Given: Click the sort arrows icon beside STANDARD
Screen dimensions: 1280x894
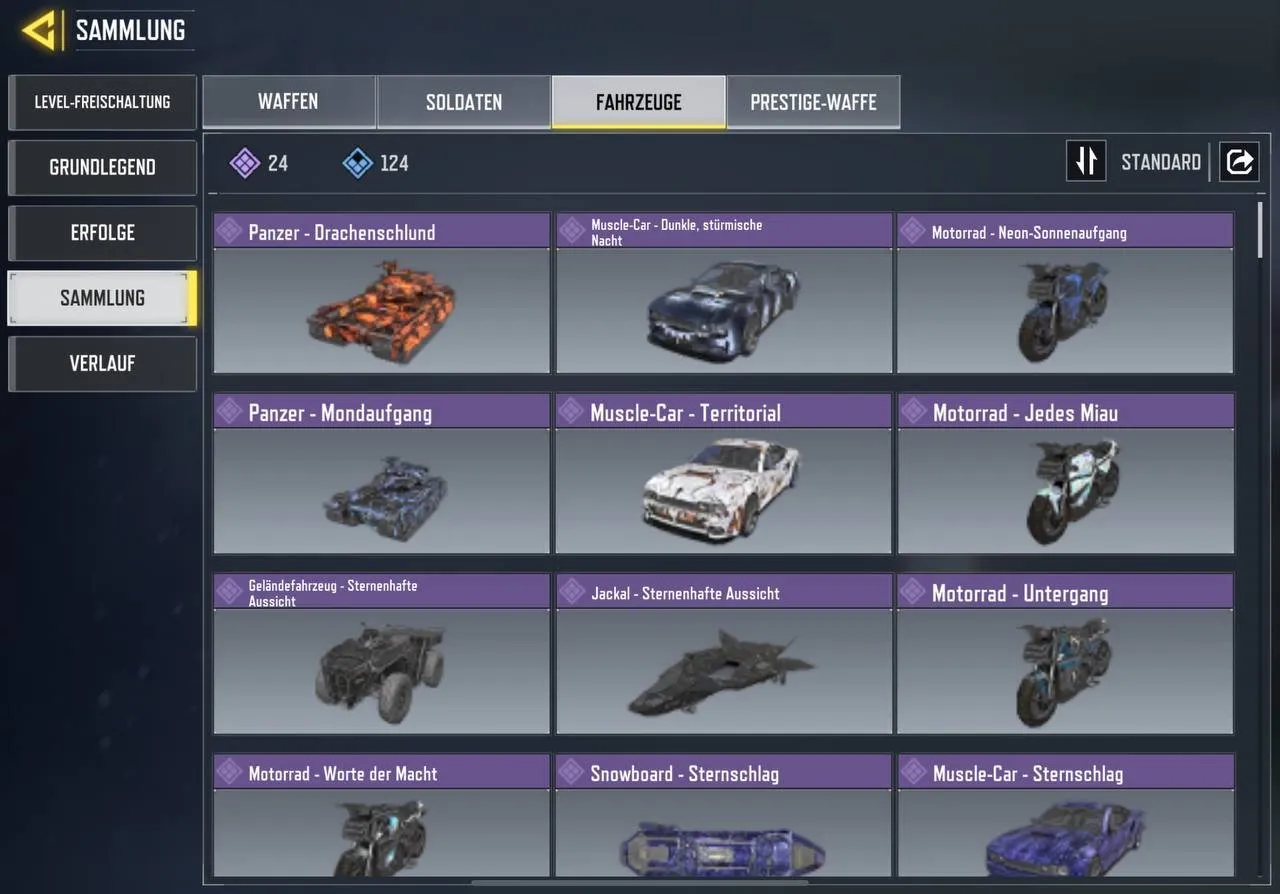Looking at the screenshot, I should 1086,161.
